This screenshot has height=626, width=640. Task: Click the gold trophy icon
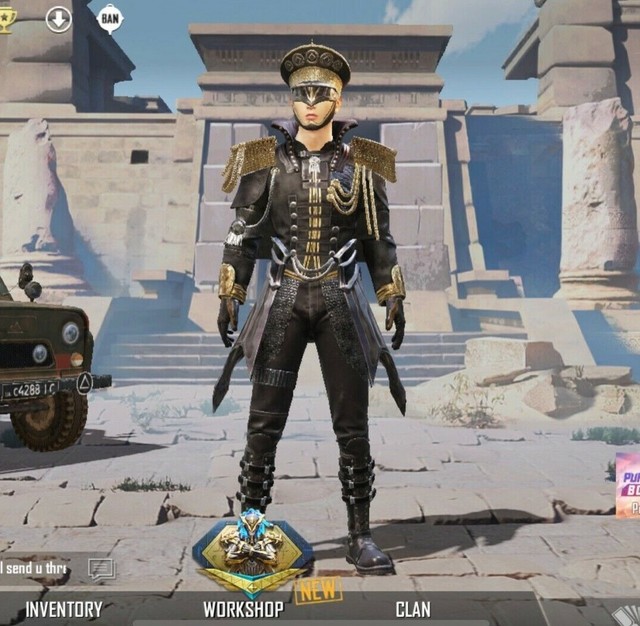click(x=7, y=18)
